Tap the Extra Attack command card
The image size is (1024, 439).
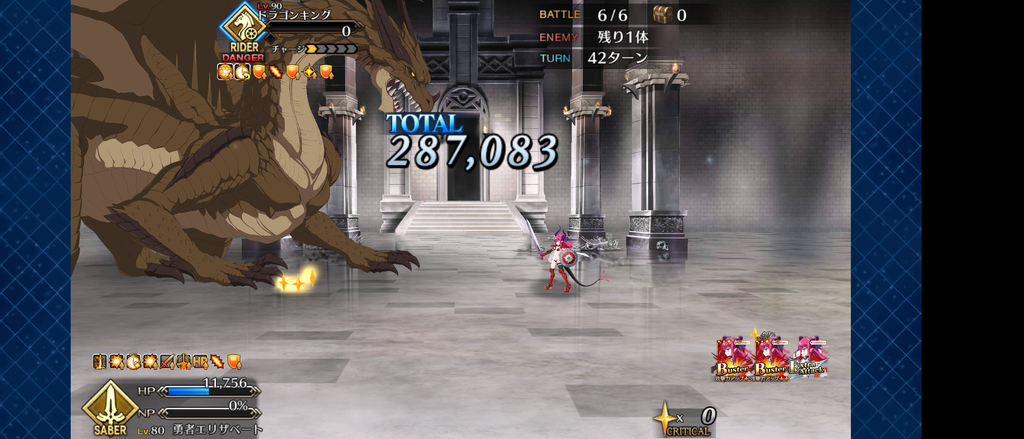pyautogui.click(x=809, y=358)
